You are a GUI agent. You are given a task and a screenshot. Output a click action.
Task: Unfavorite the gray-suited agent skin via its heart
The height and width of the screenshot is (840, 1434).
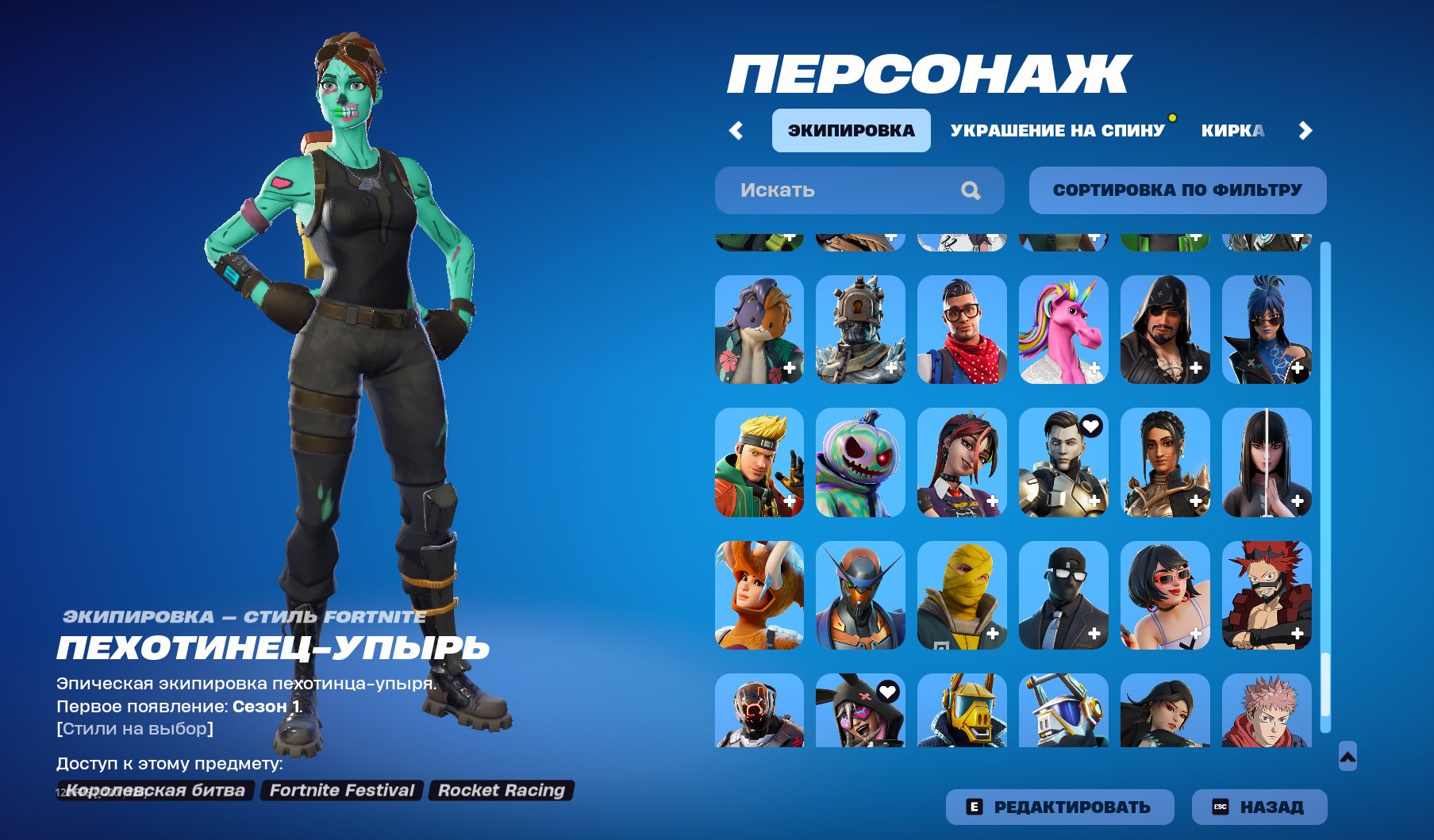[1090, 426]
